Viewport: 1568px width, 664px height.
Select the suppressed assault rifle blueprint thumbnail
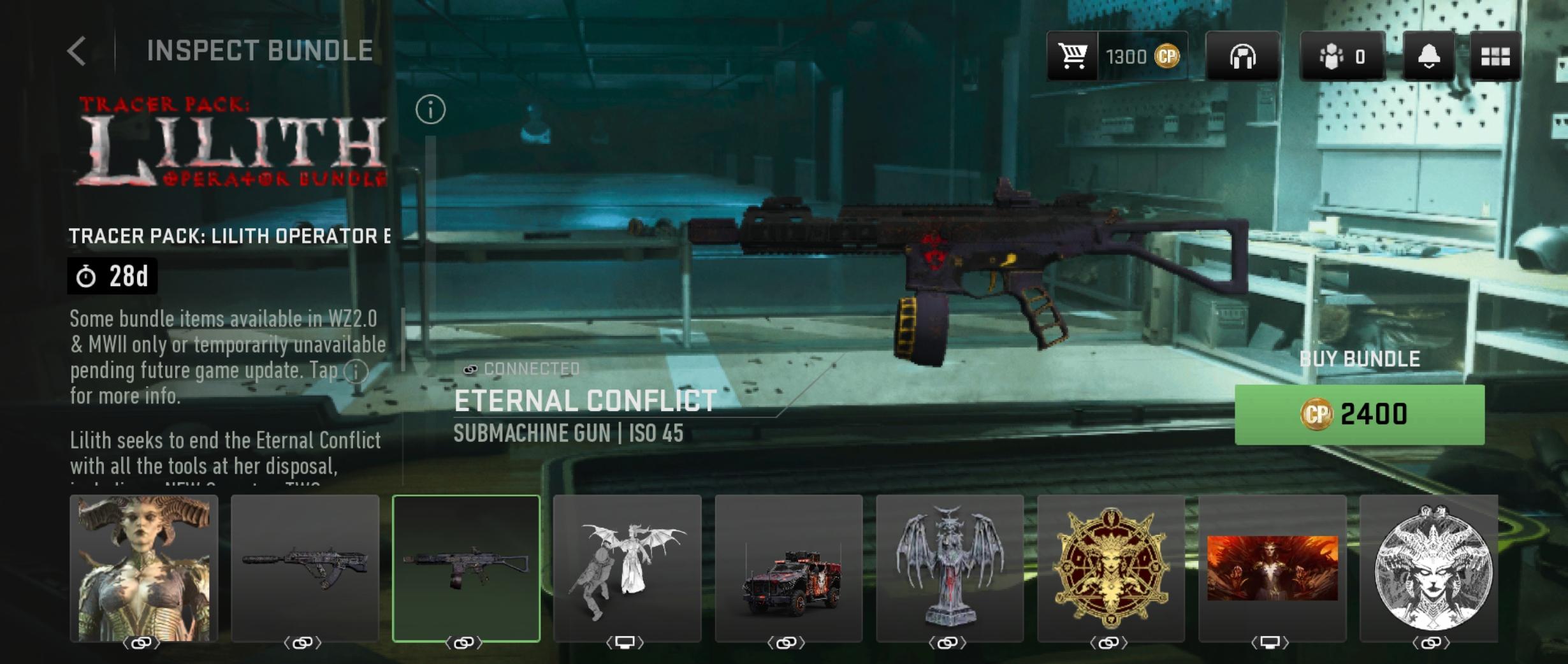(x=305, y=568)
